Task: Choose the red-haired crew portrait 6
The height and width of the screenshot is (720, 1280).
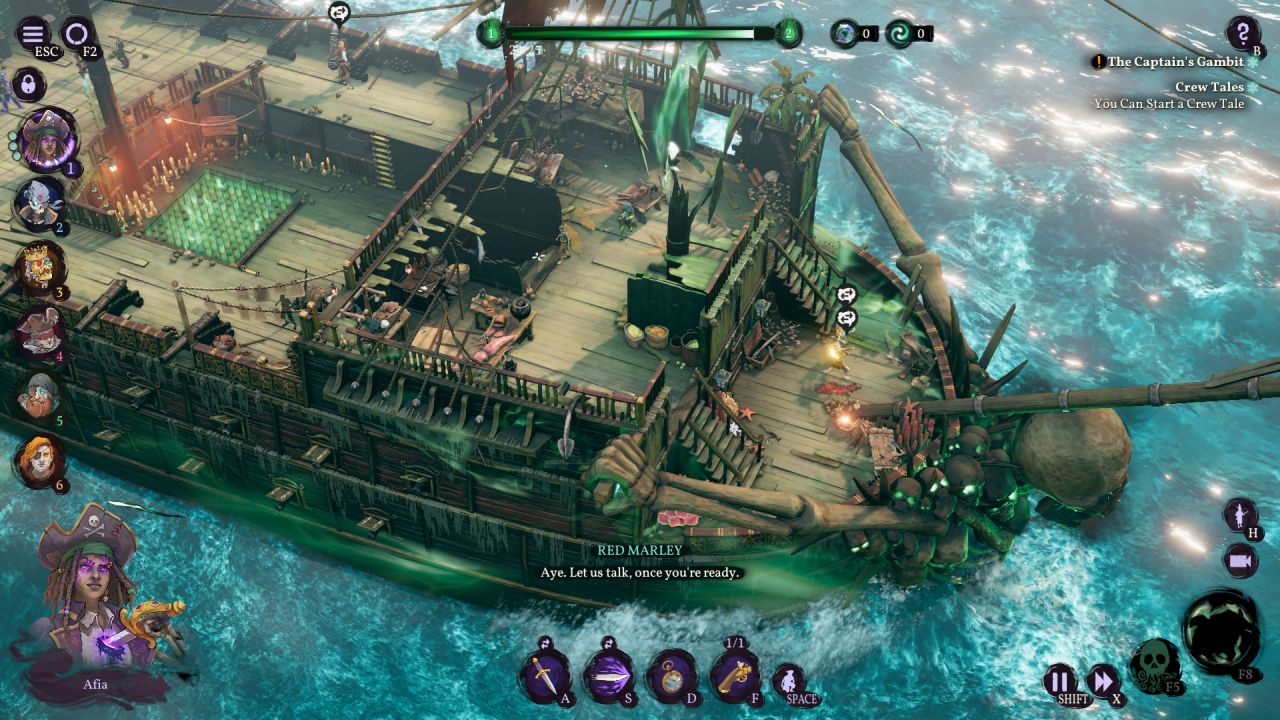Action: coord(40,461)
